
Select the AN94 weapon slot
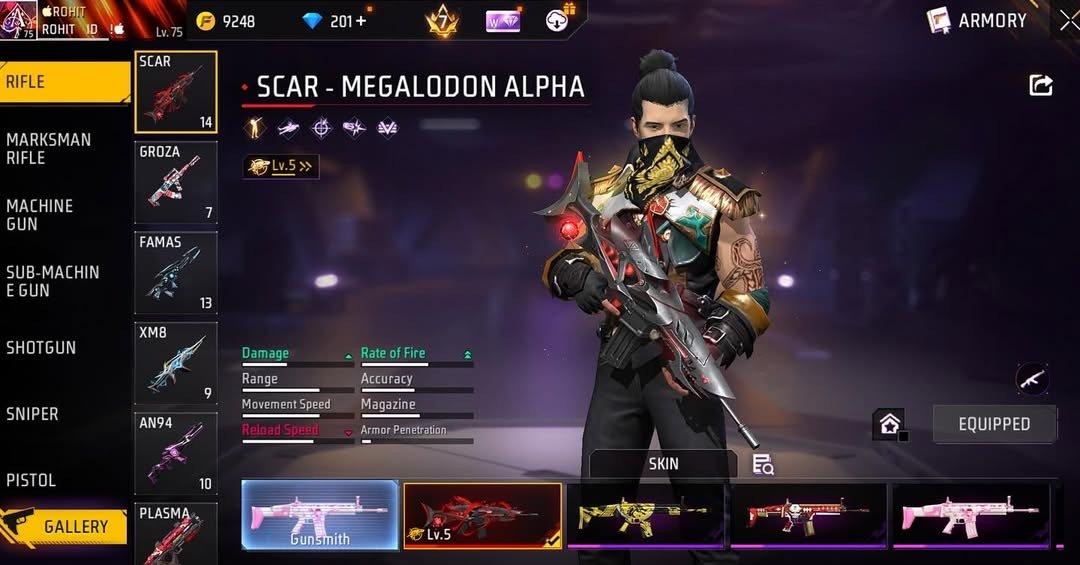click(x=176, y=453)
